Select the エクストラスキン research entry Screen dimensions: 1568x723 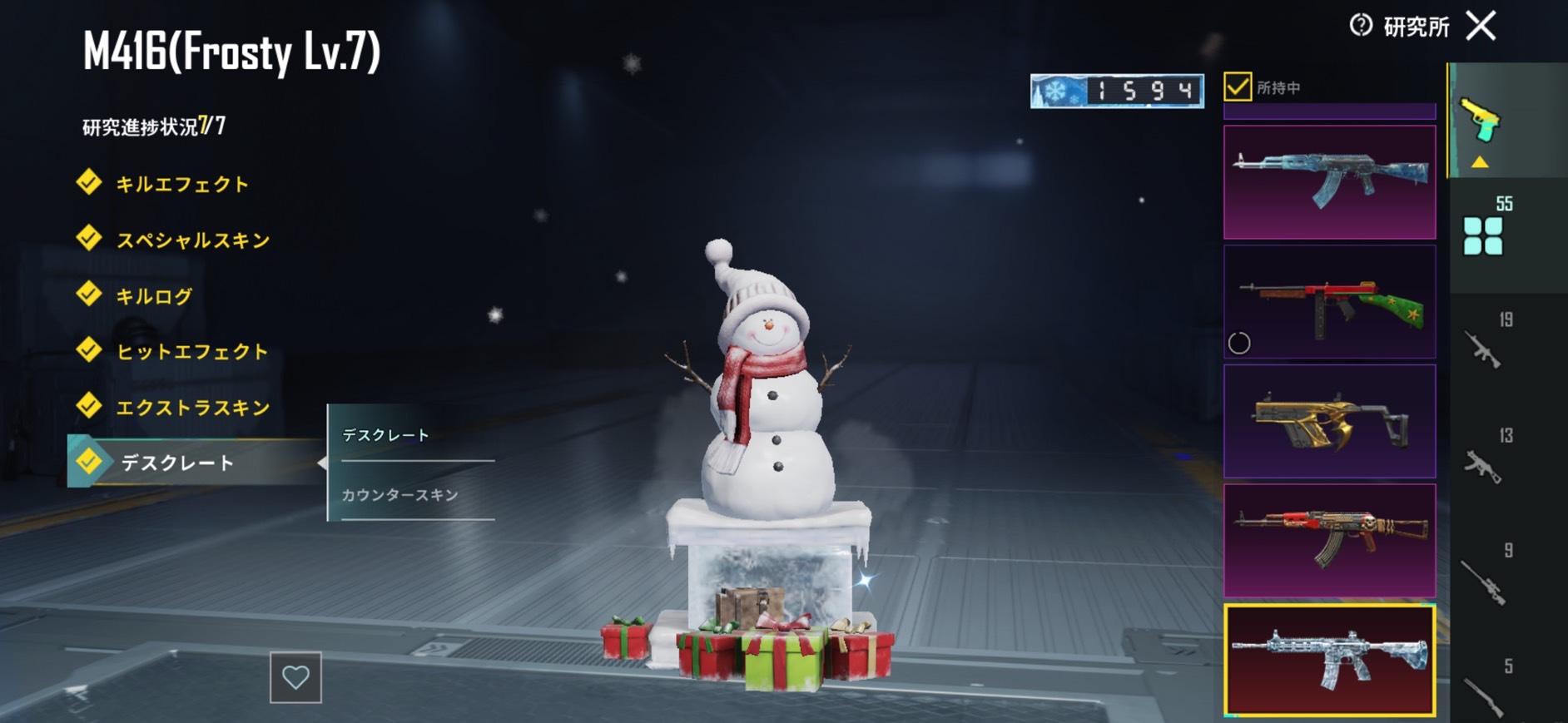(192, 408)
